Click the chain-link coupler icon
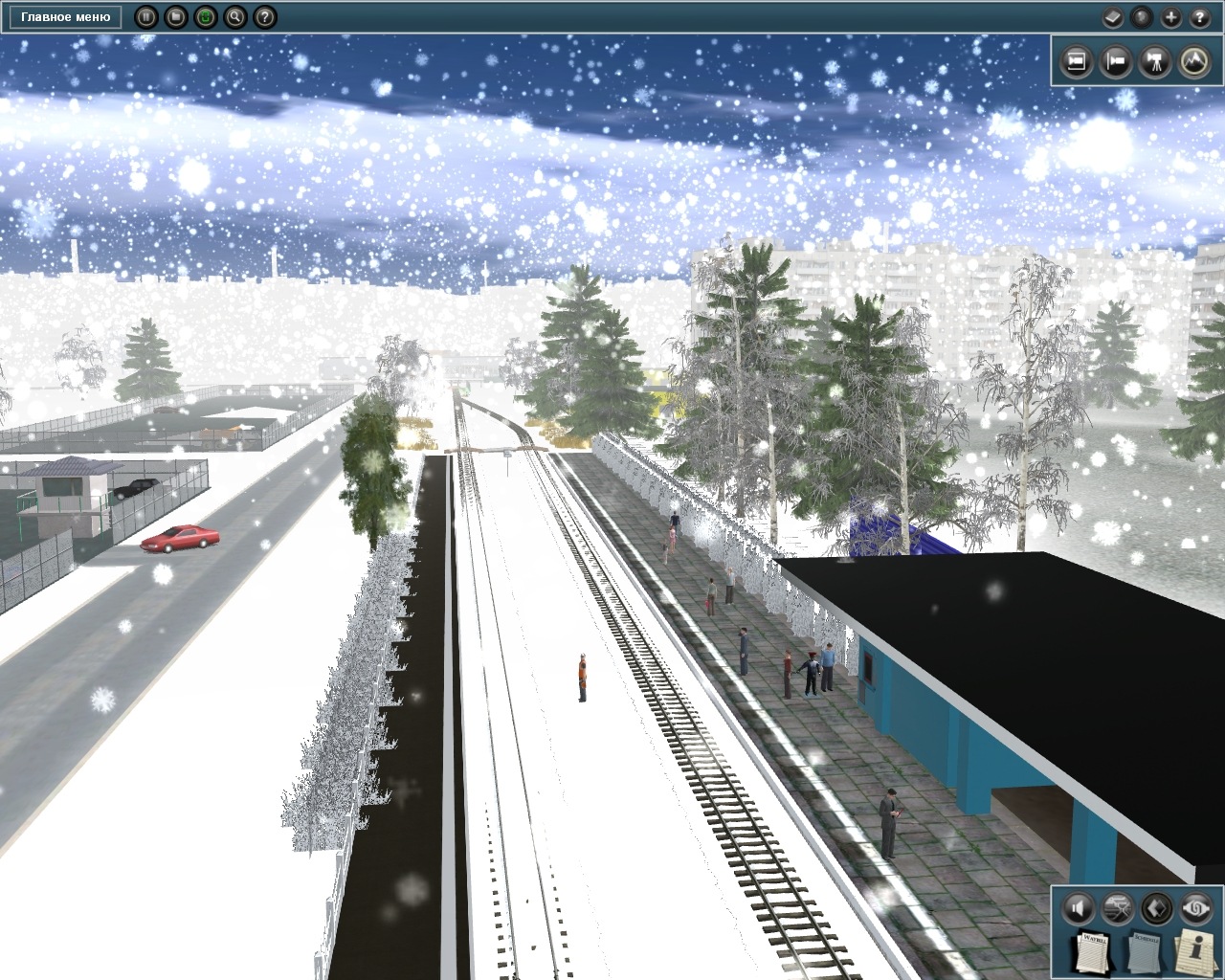Viewport: 1225px width, 980px height. click(x=1196, y=907)
